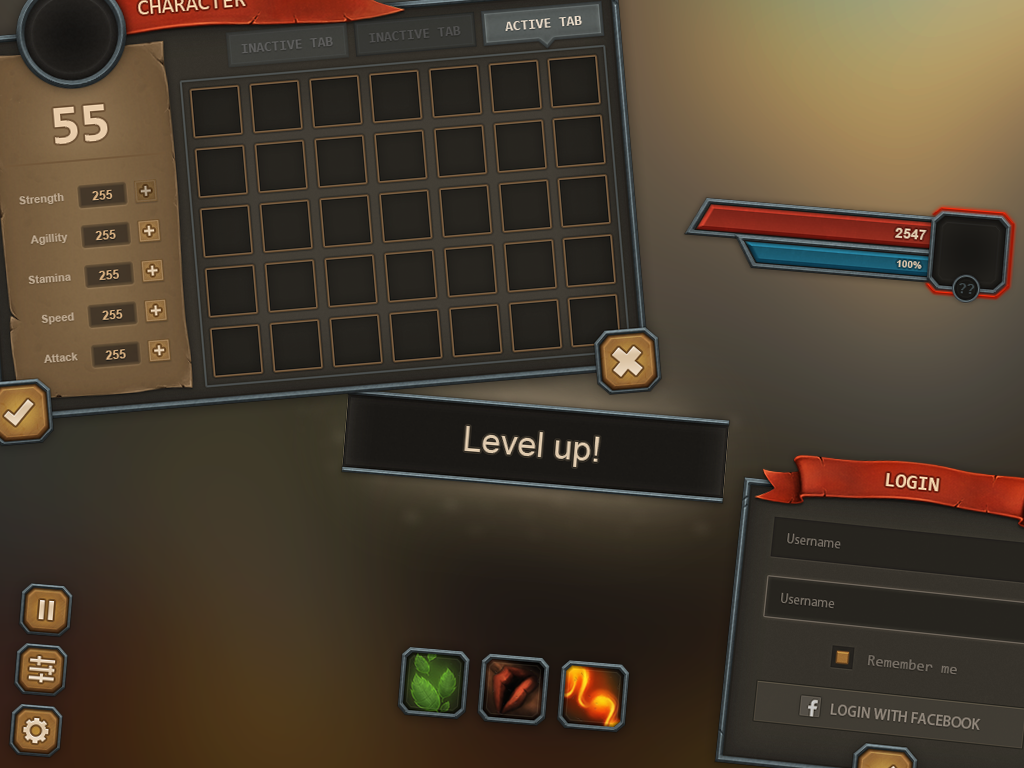This screenshot has width=1024, height=768.
Task: Open the sliders options button
Action: click(41, 669)
